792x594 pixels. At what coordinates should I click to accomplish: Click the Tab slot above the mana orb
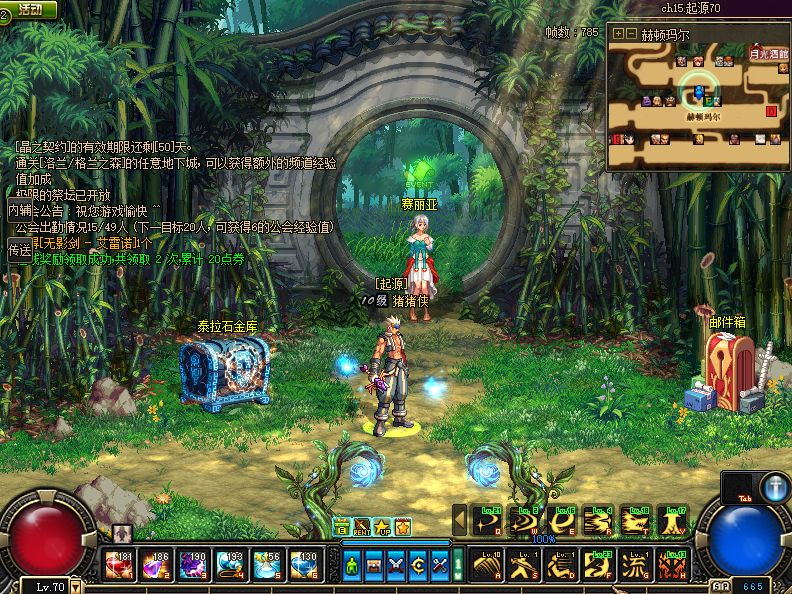tap(739, 488)
